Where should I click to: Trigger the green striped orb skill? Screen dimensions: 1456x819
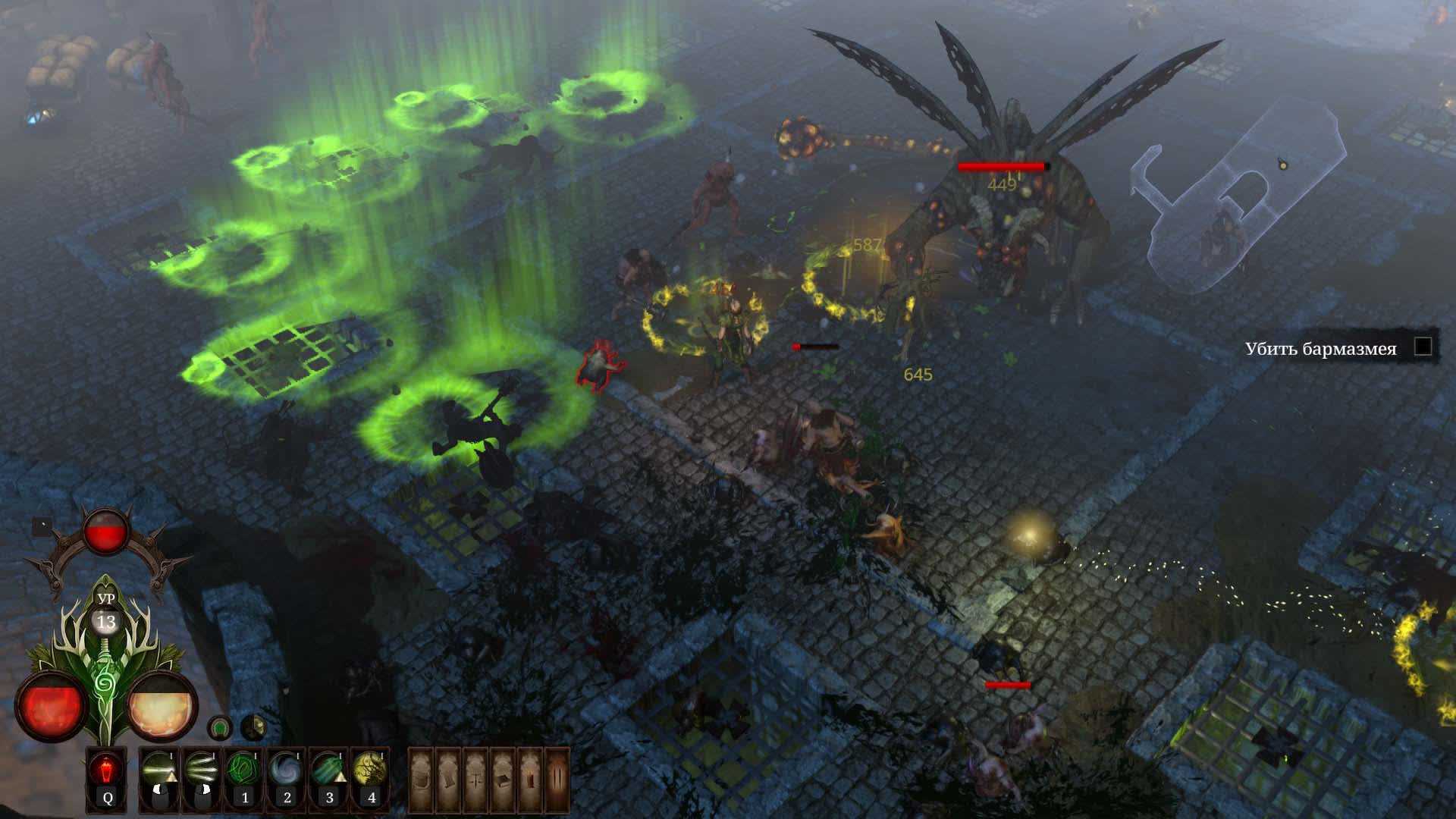[329, 769]
